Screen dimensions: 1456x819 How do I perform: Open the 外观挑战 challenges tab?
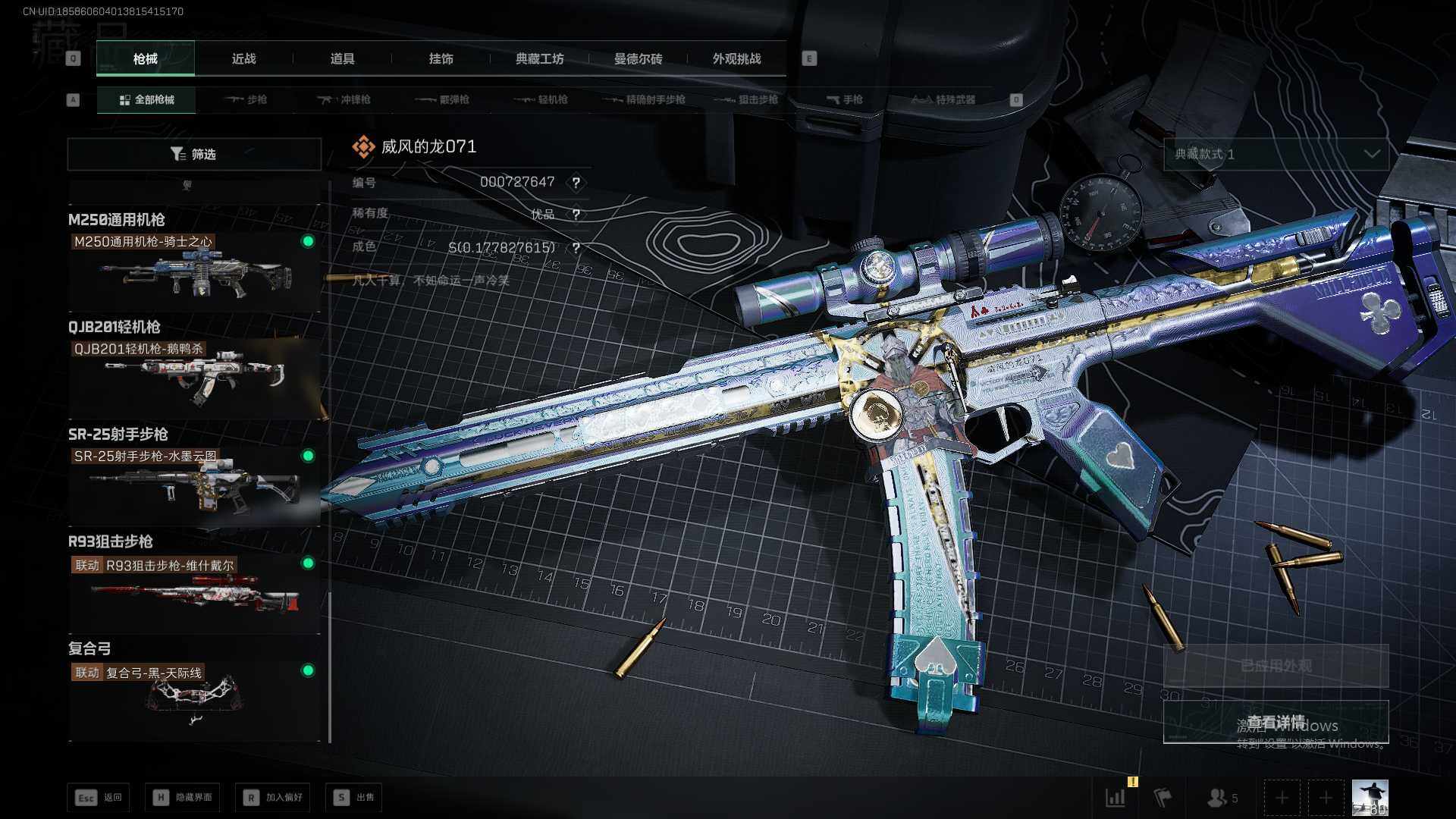736,58
